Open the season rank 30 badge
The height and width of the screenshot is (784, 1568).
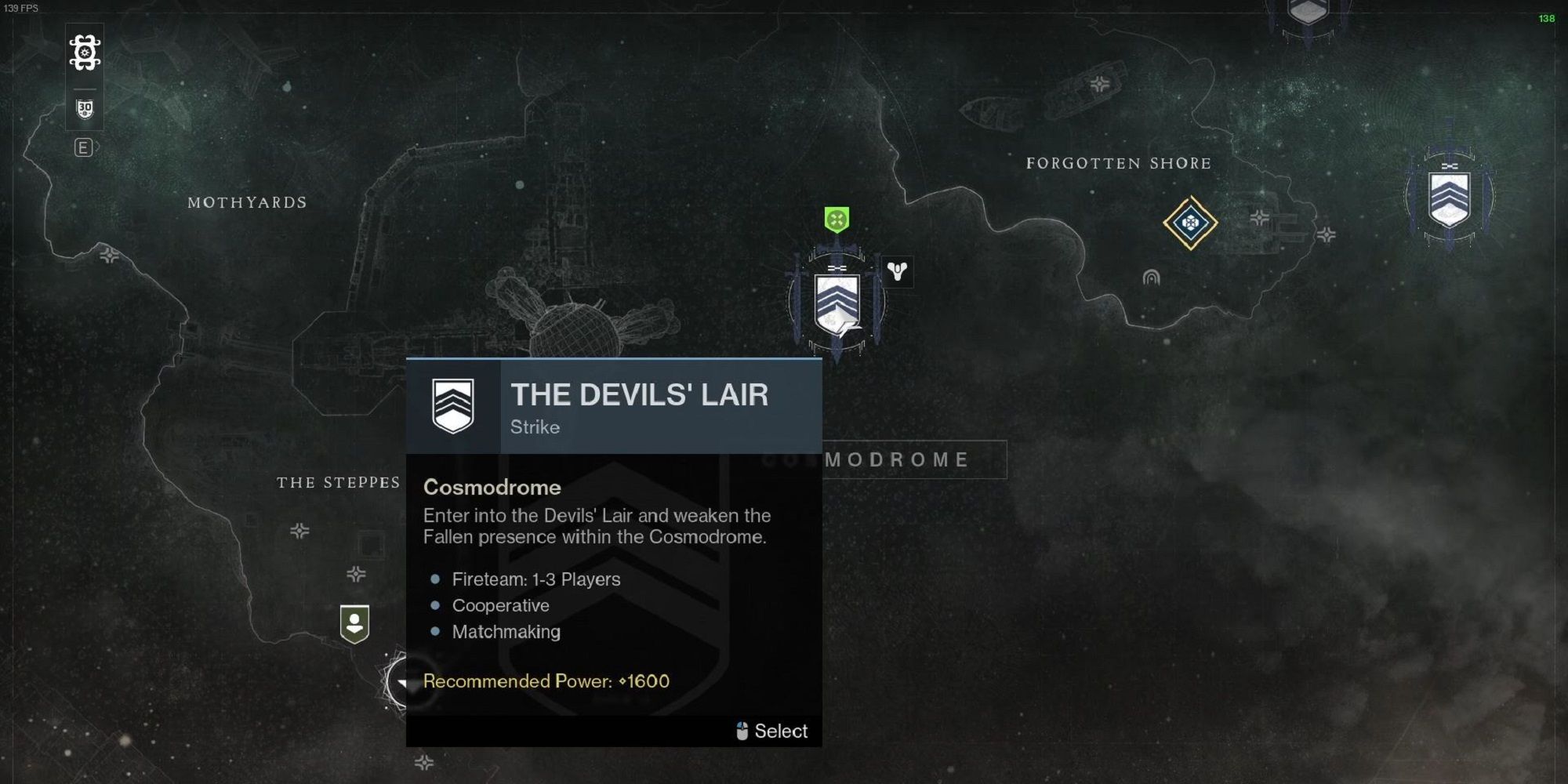click(x=85, y=109)
